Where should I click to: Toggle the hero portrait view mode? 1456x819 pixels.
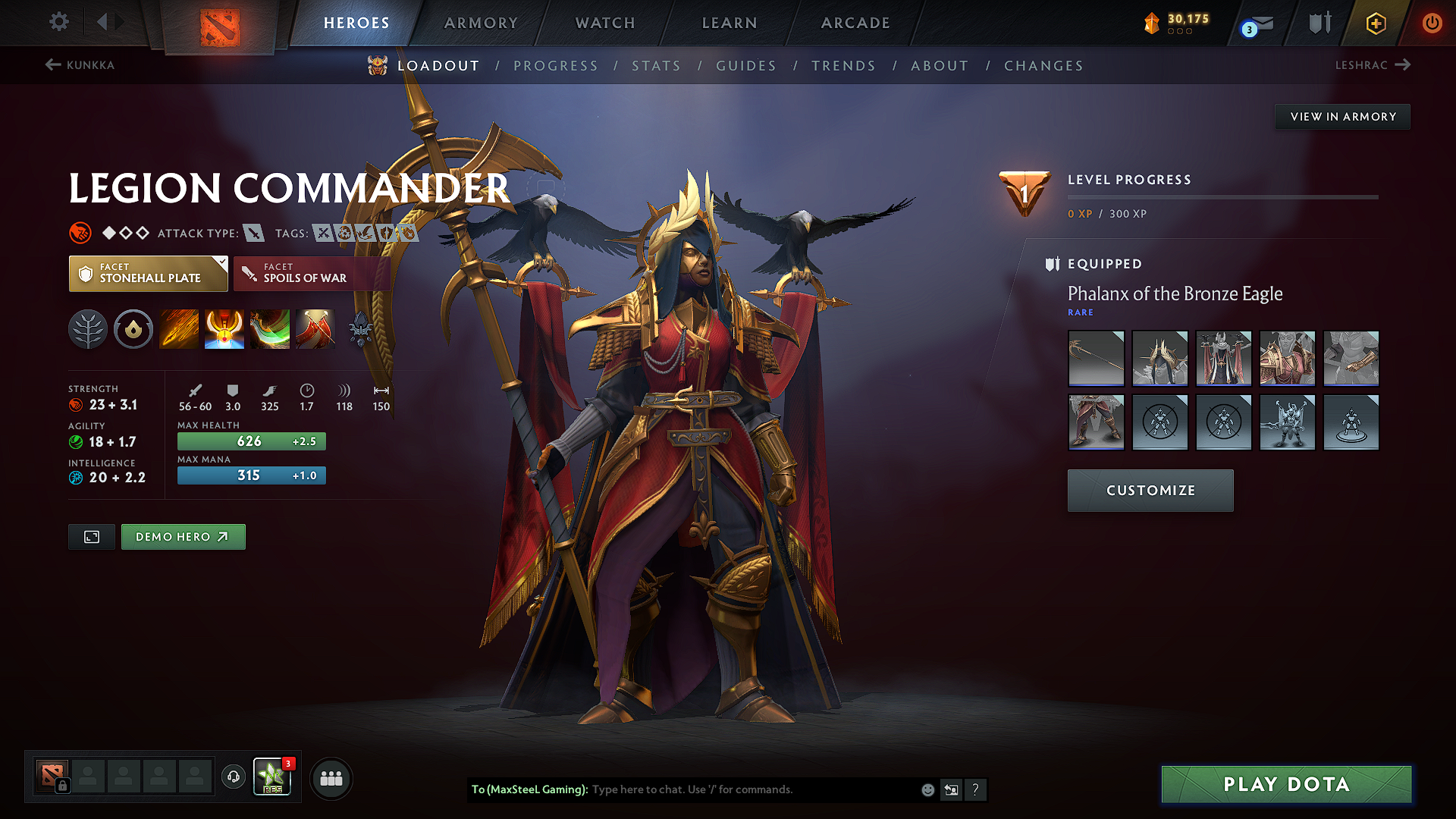point(91,536)
